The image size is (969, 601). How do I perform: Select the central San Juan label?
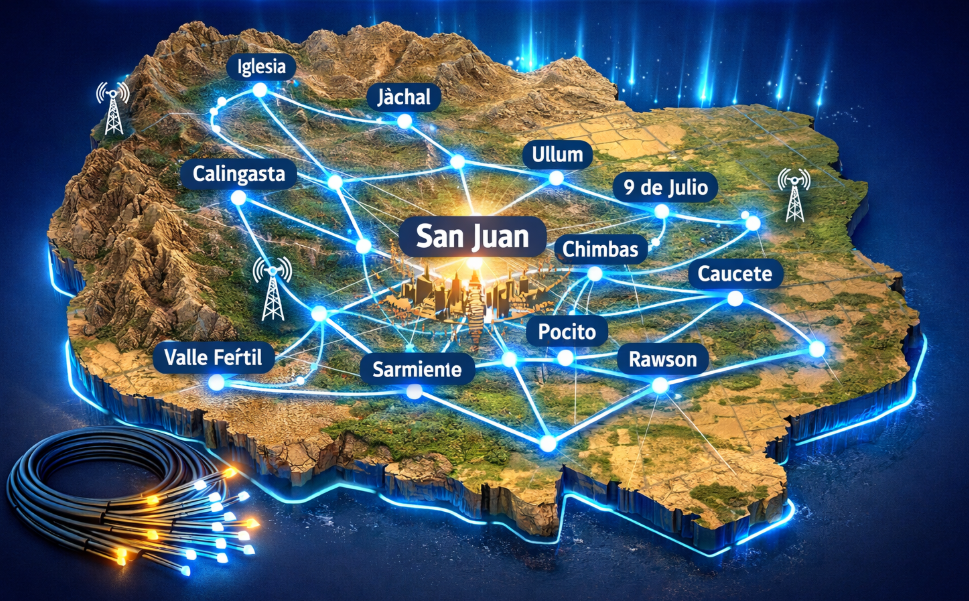[472, 237]
